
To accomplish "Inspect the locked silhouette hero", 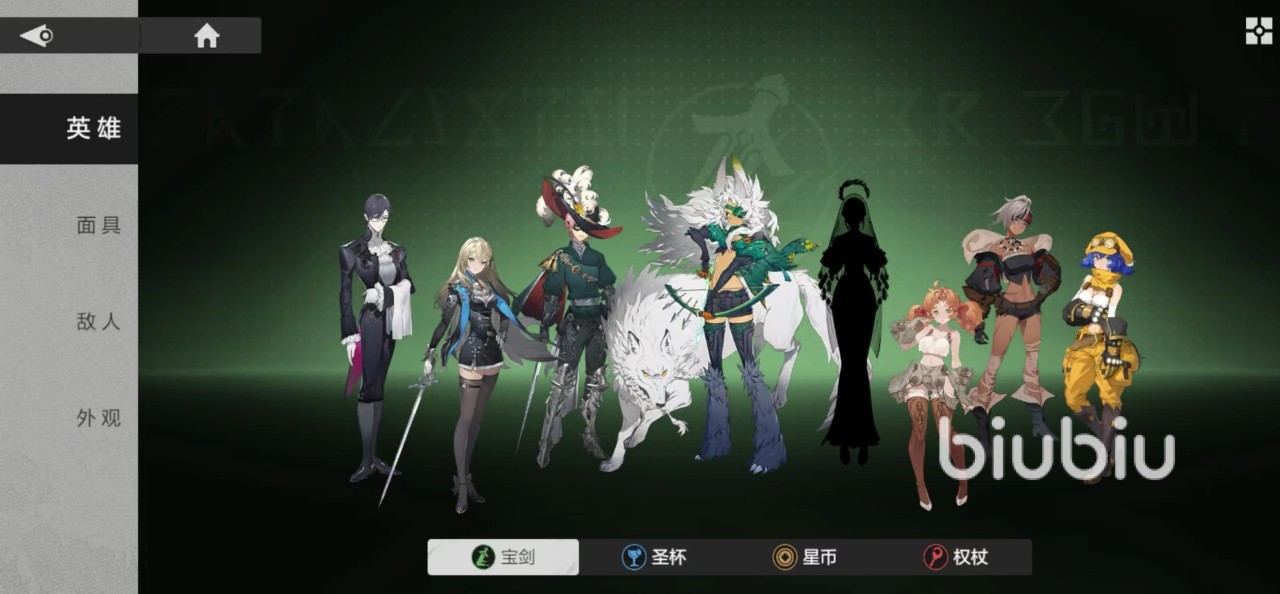I will pyautogui.click(x=851, y=320).
